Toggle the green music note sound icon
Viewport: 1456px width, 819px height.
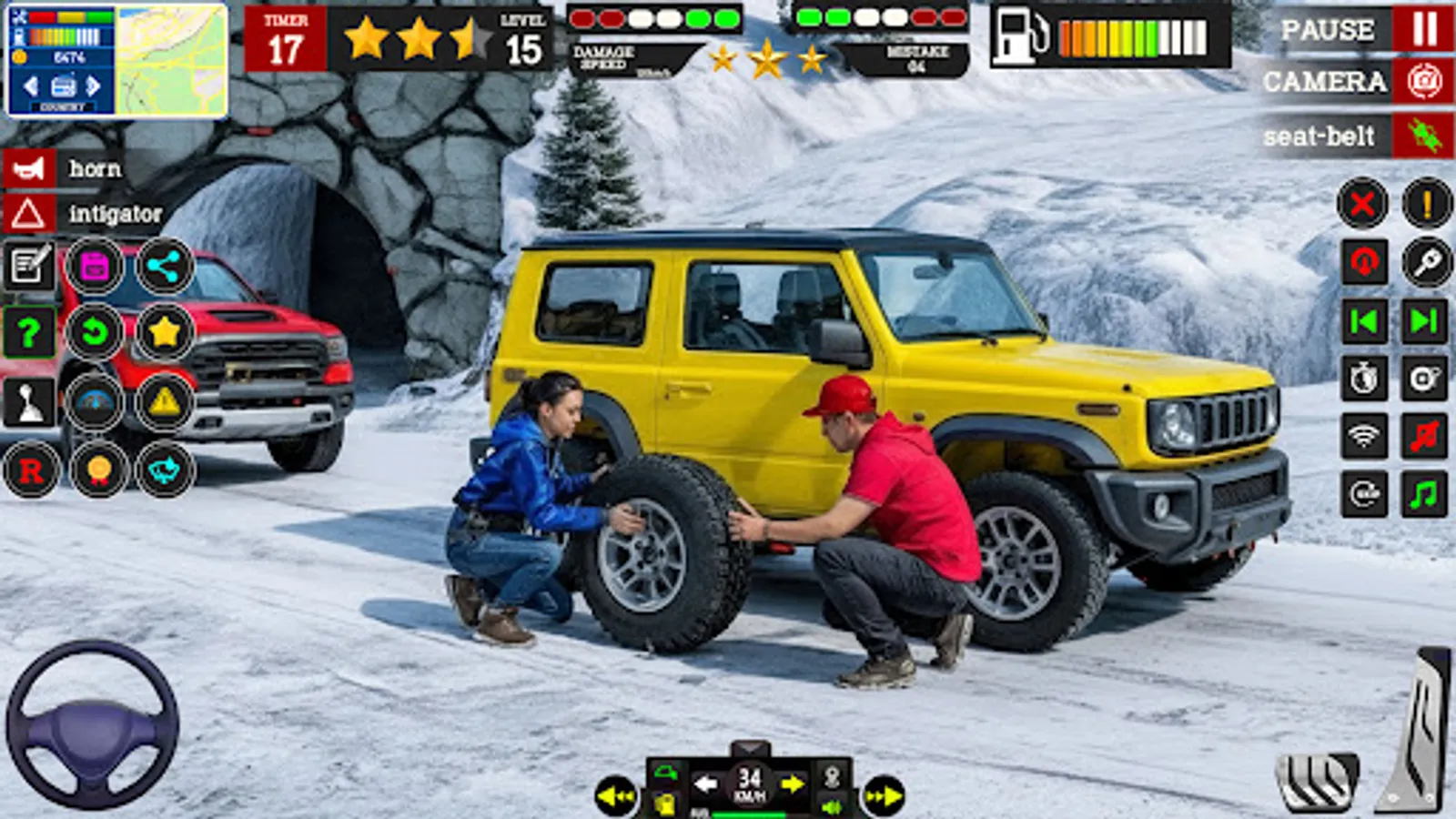pos(1423,493)
